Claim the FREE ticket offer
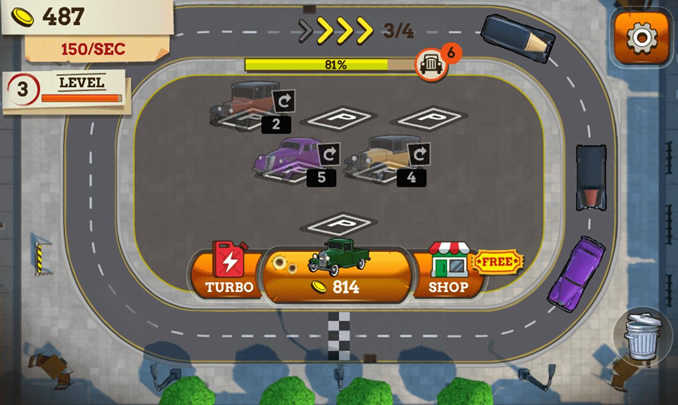This screenshot has width=678, height=405. pos(497,263)
